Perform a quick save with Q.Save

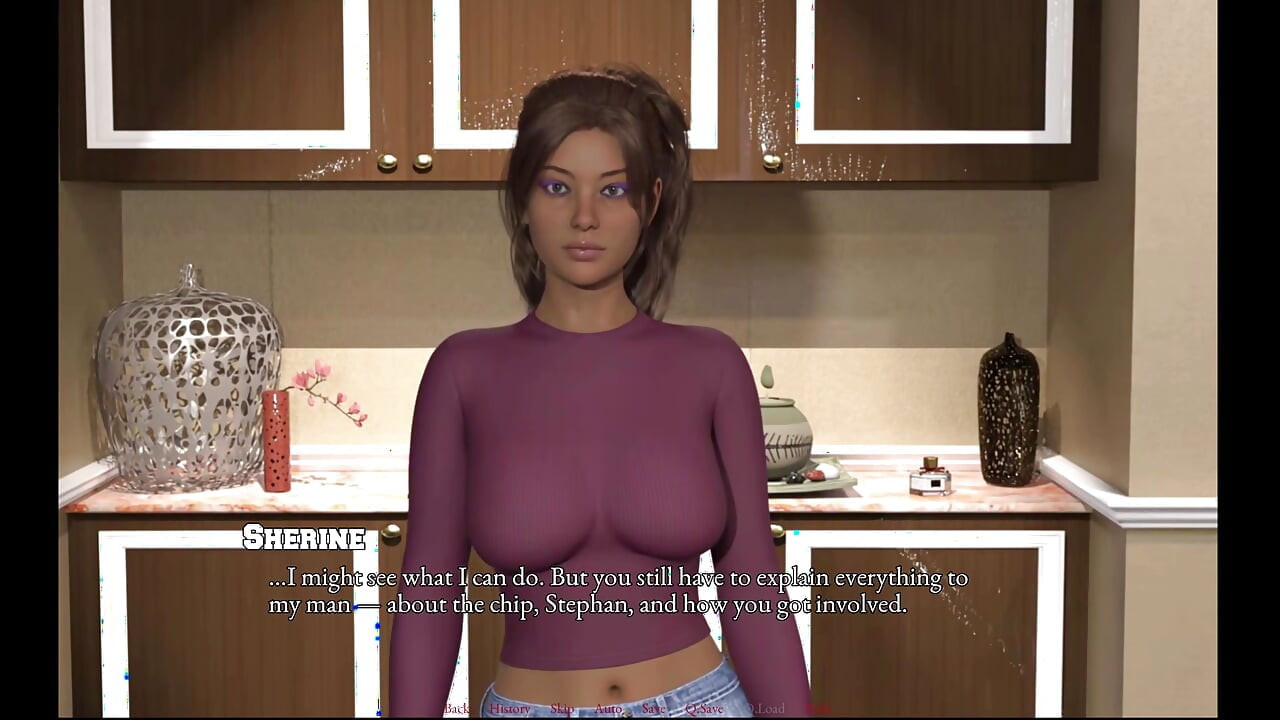pyautogui.click(x=705, y=708)
